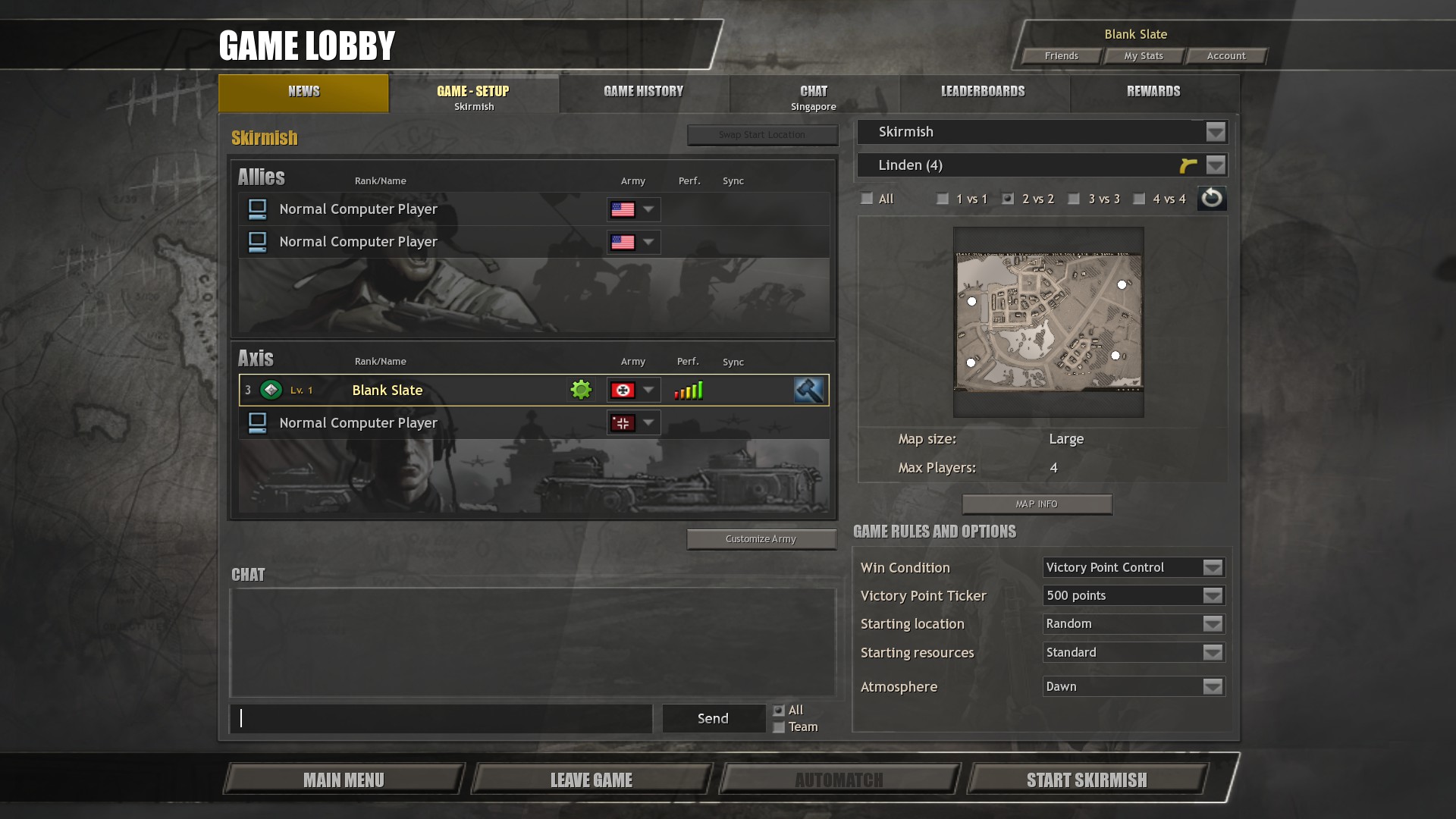The image size is (1456, 819).
Task: Open the Atmosphere dropdown set to Dawn
Action: (x=1212, y=687)
